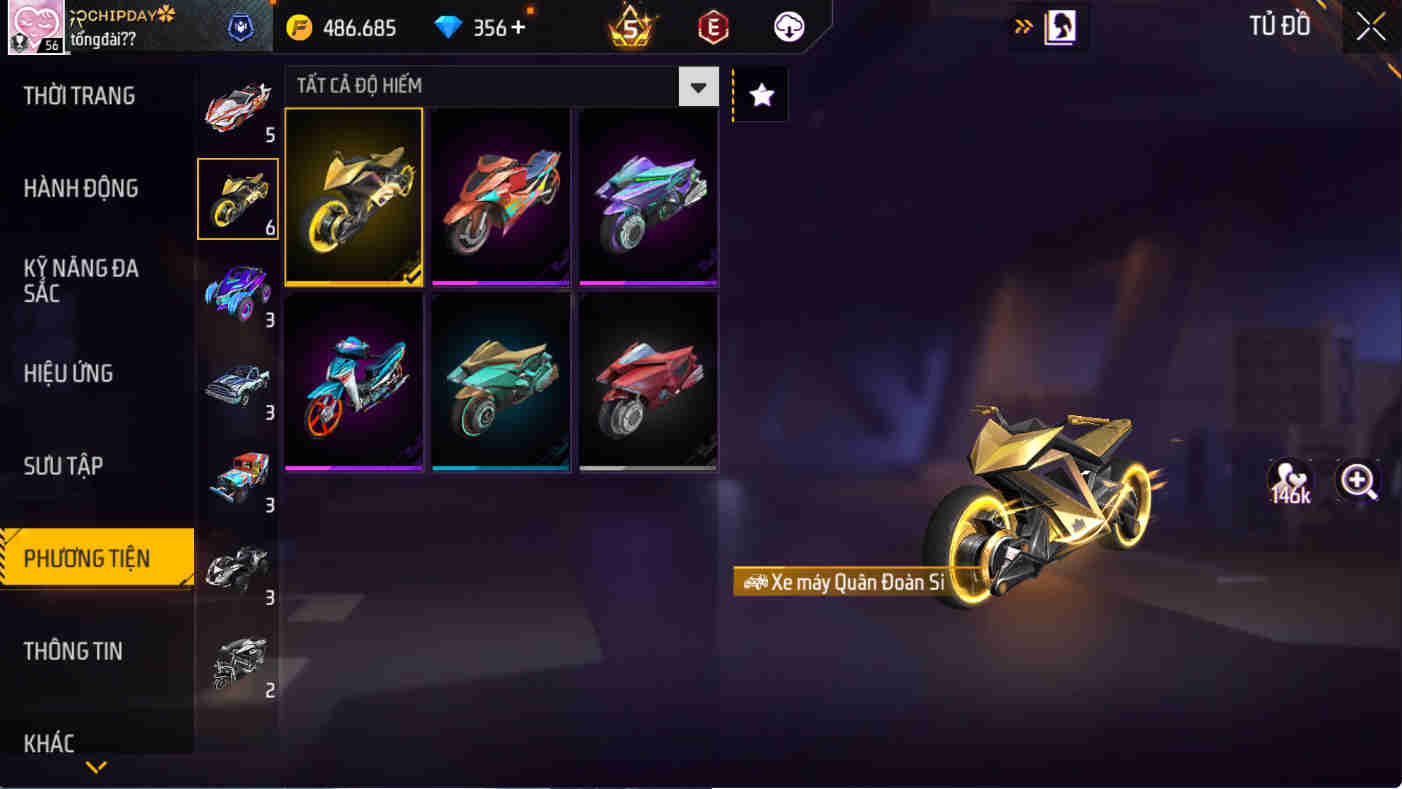
Task: Switch to the THỜI TRANG tab
Action: [80, 95]
